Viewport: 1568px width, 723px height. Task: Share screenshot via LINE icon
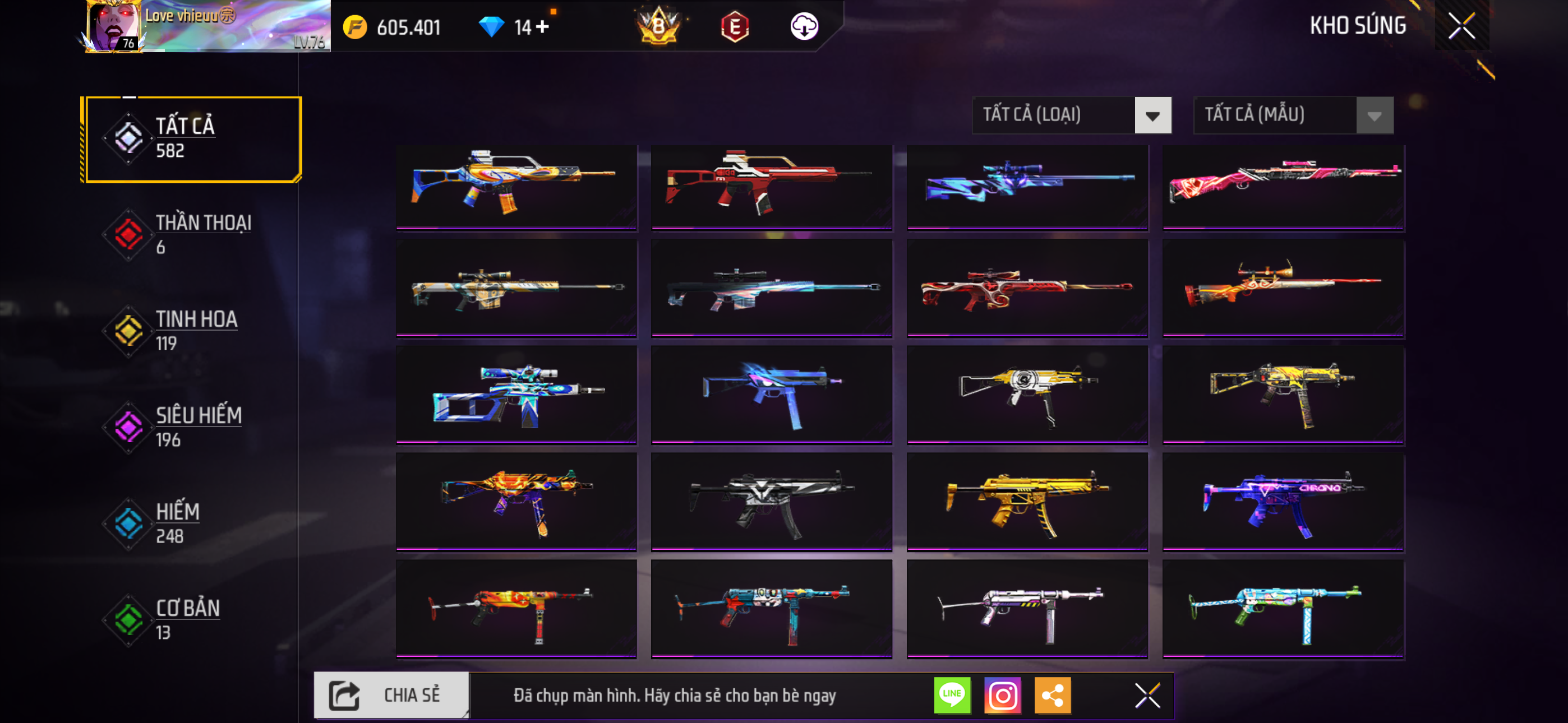point(952,695)
